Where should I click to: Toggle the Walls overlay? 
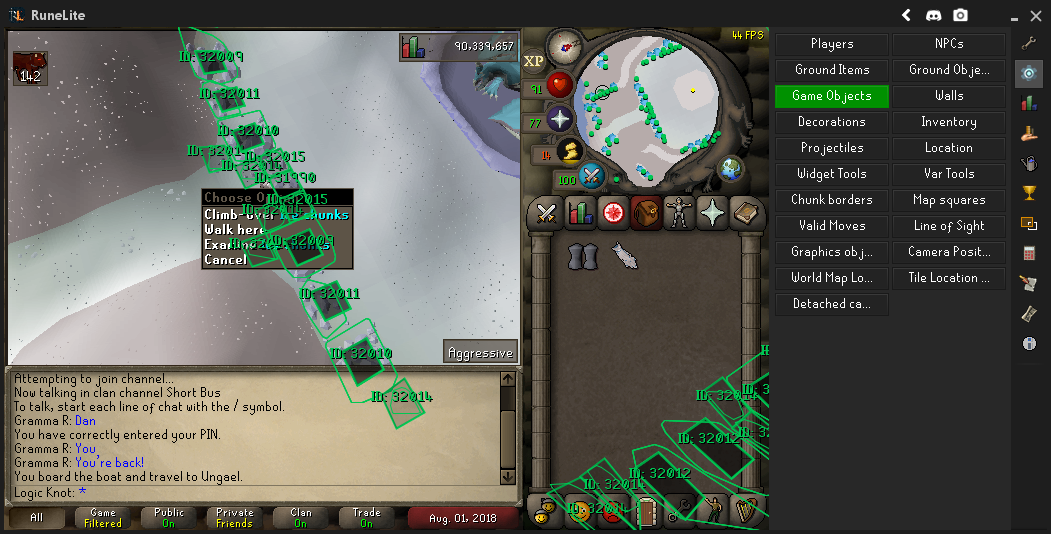pyautogui.click(x=948, y=96)
